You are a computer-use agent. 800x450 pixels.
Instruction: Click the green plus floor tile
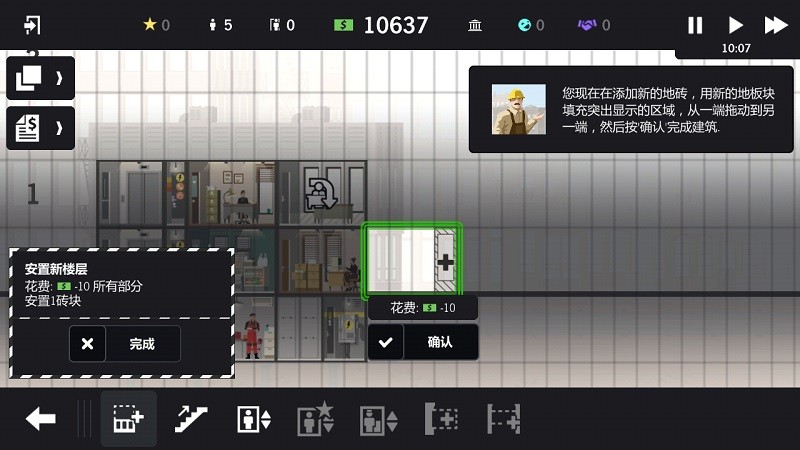(412, 261)
